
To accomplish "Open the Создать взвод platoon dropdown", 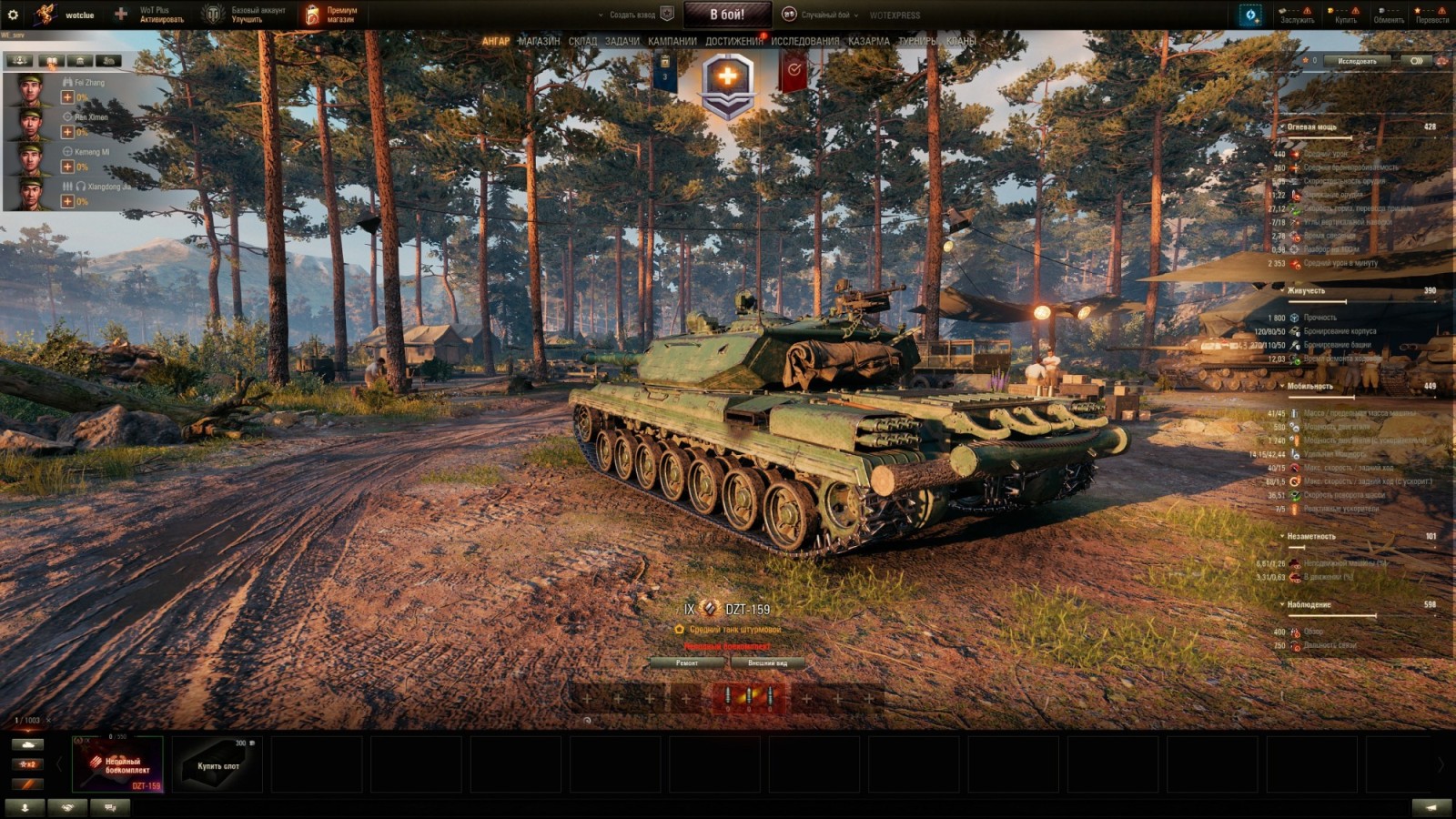I will (x=632, y=15).
